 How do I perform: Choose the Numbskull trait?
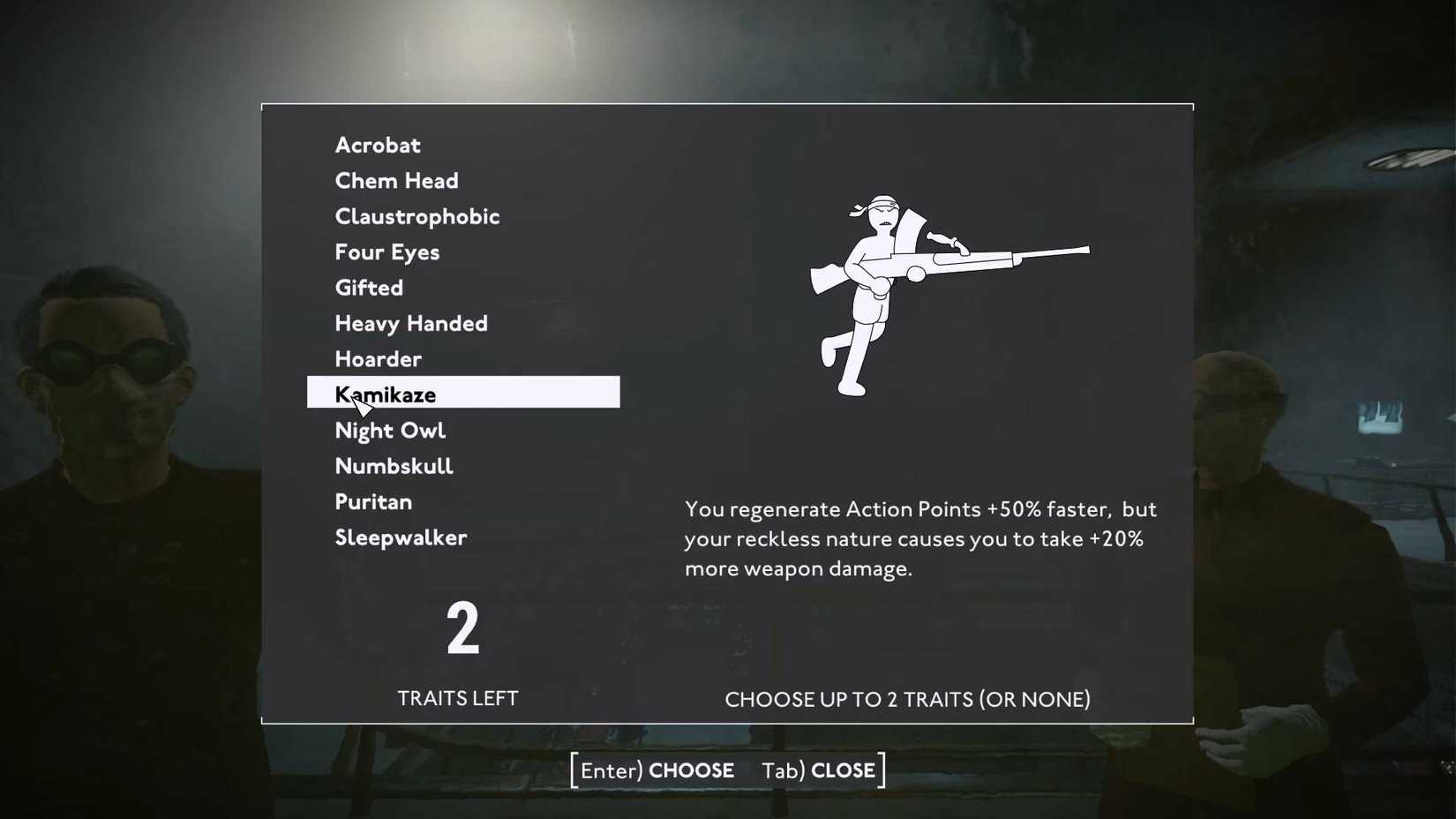click(394, 466)
